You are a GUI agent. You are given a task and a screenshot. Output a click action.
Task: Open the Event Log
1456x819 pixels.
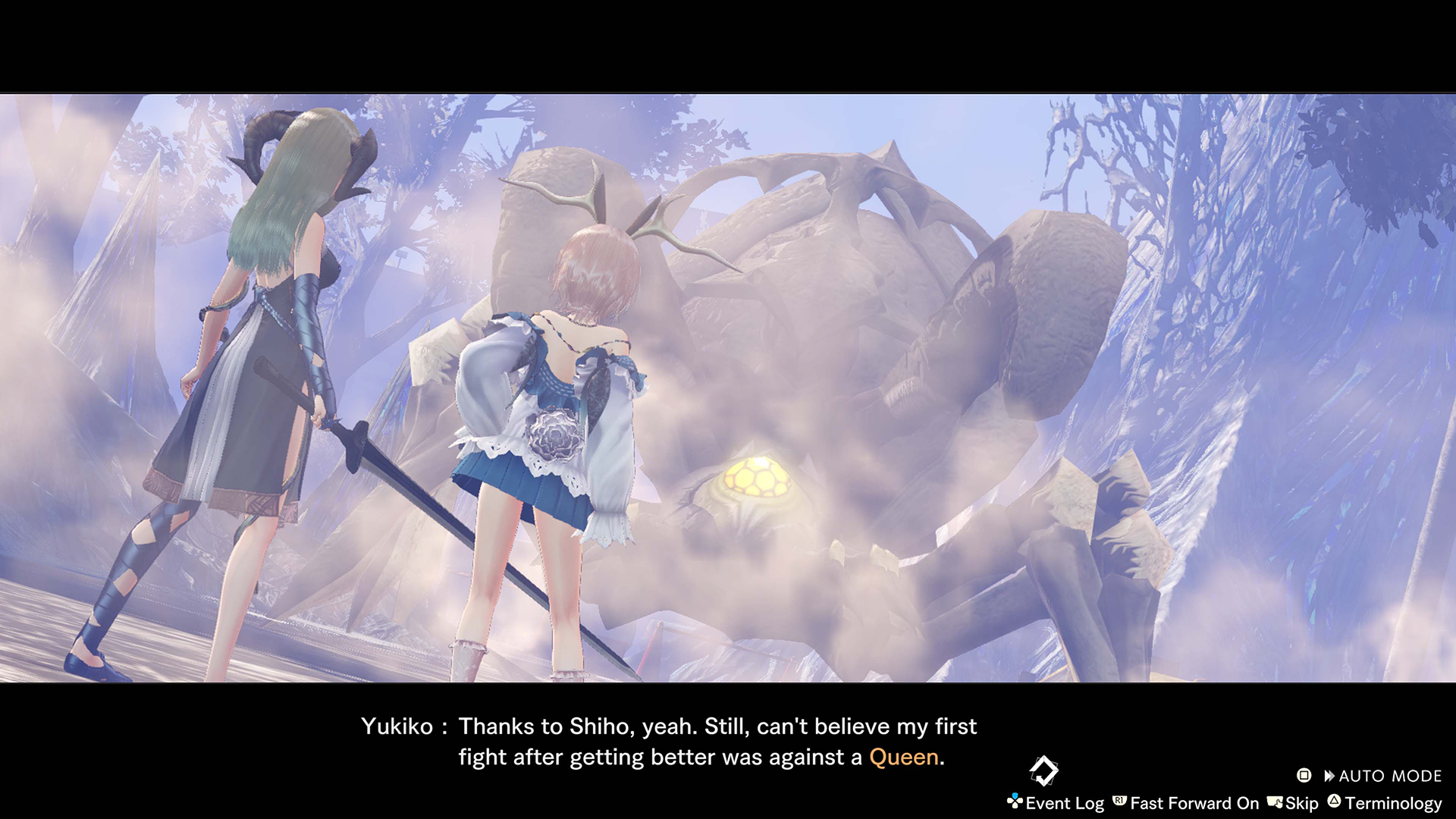[x=1056, y=803]
